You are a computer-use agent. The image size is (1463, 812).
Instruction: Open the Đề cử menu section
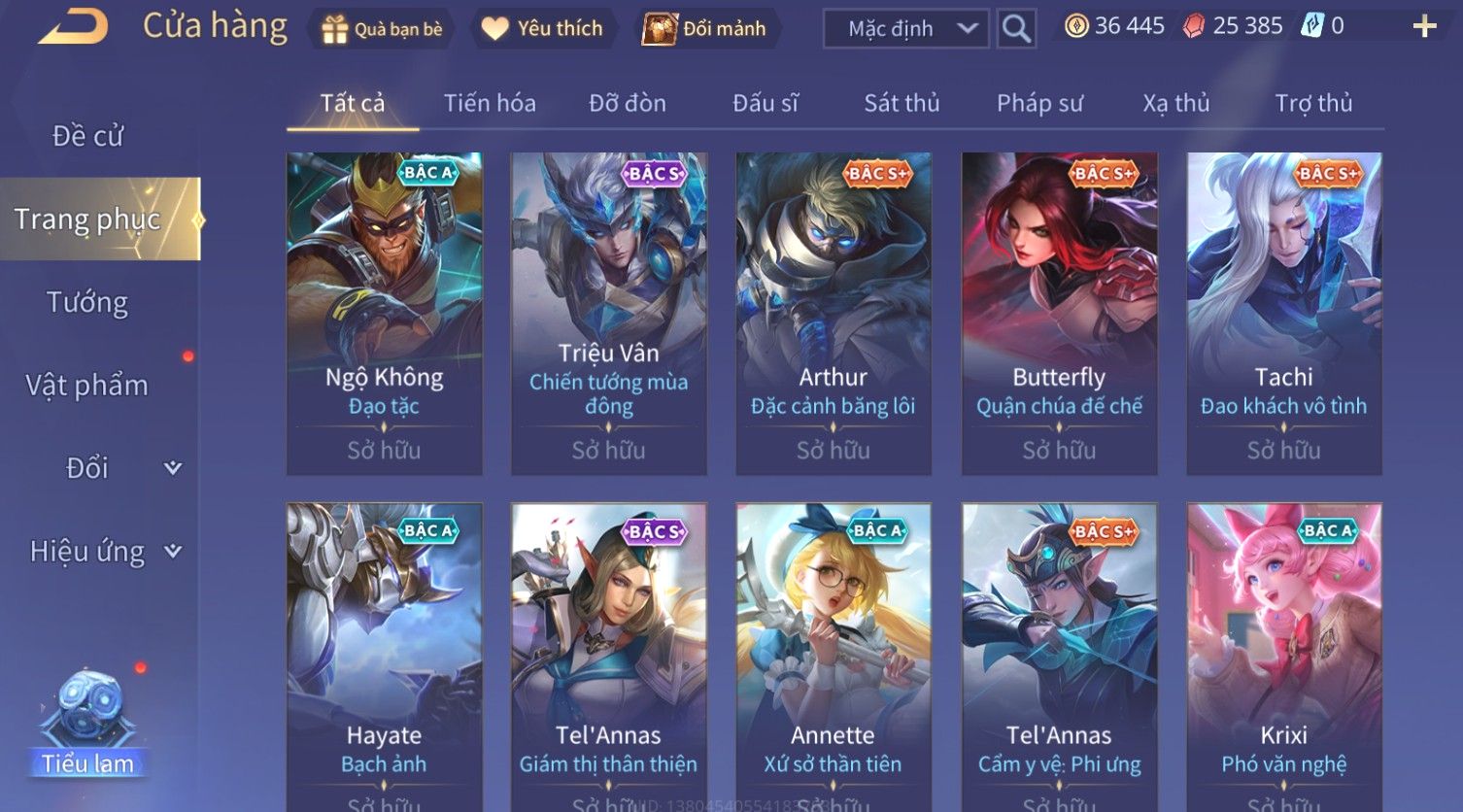[87, 136]
